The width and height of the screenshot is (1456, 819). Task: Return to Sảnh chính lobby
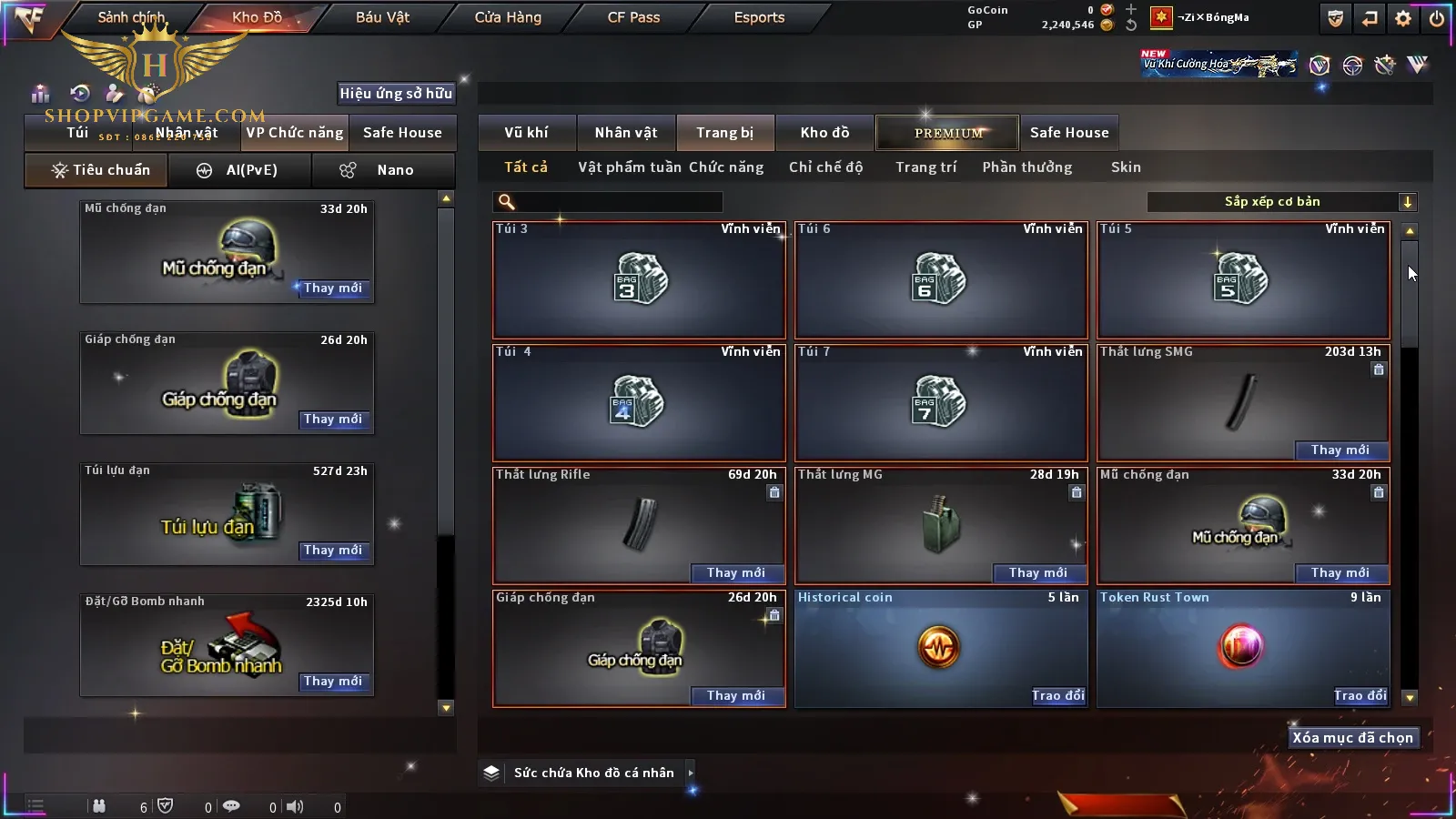(131, 17)
